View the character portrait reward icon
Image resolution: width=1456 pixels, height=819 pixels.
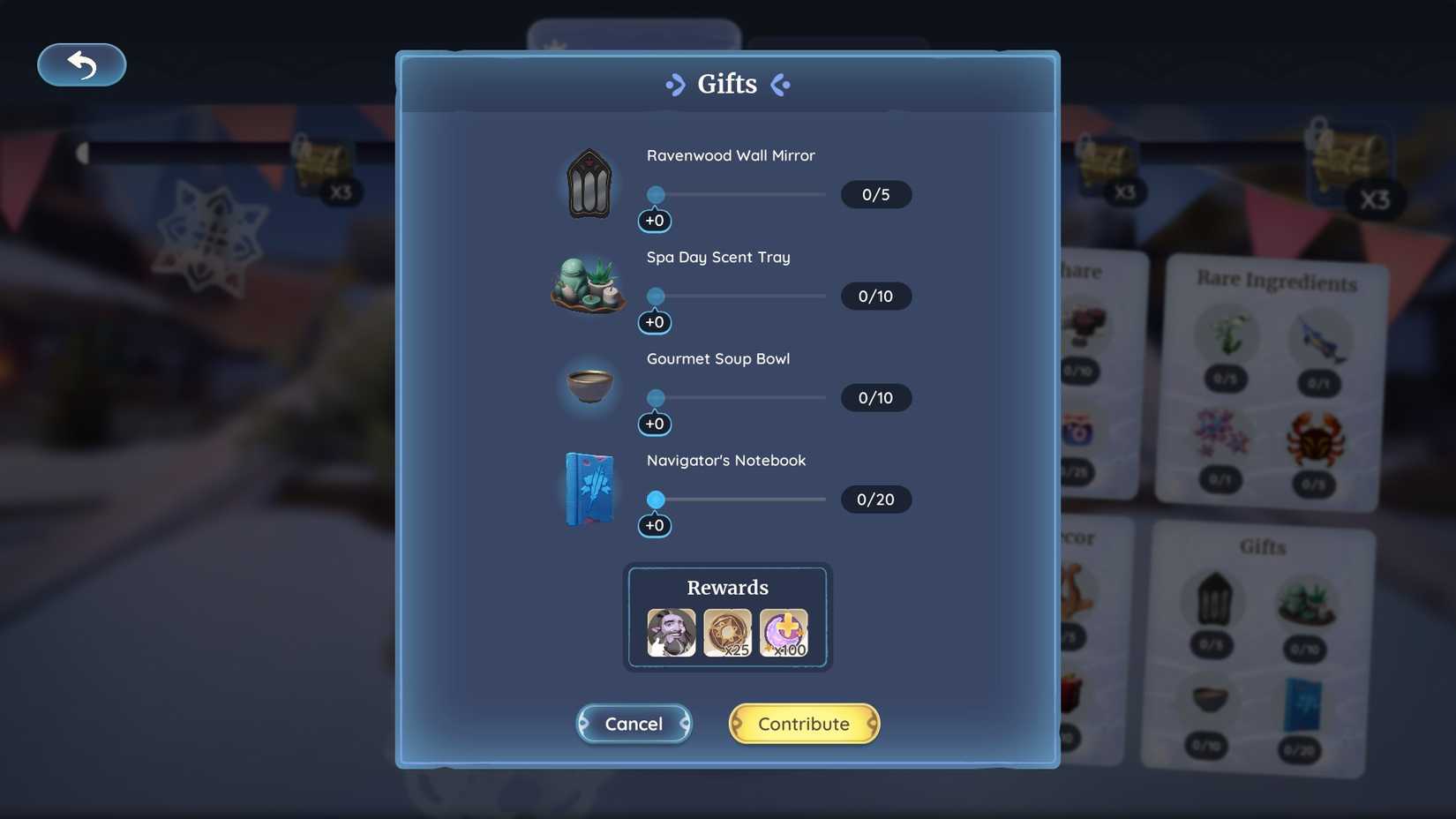pos(671,632)
